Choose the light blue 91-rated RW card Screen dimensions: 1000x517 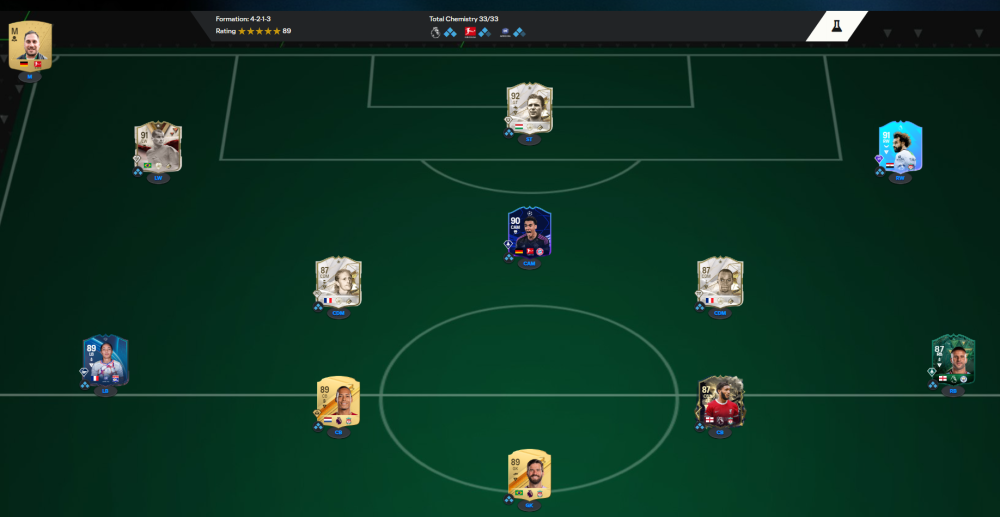click(900, 147)
